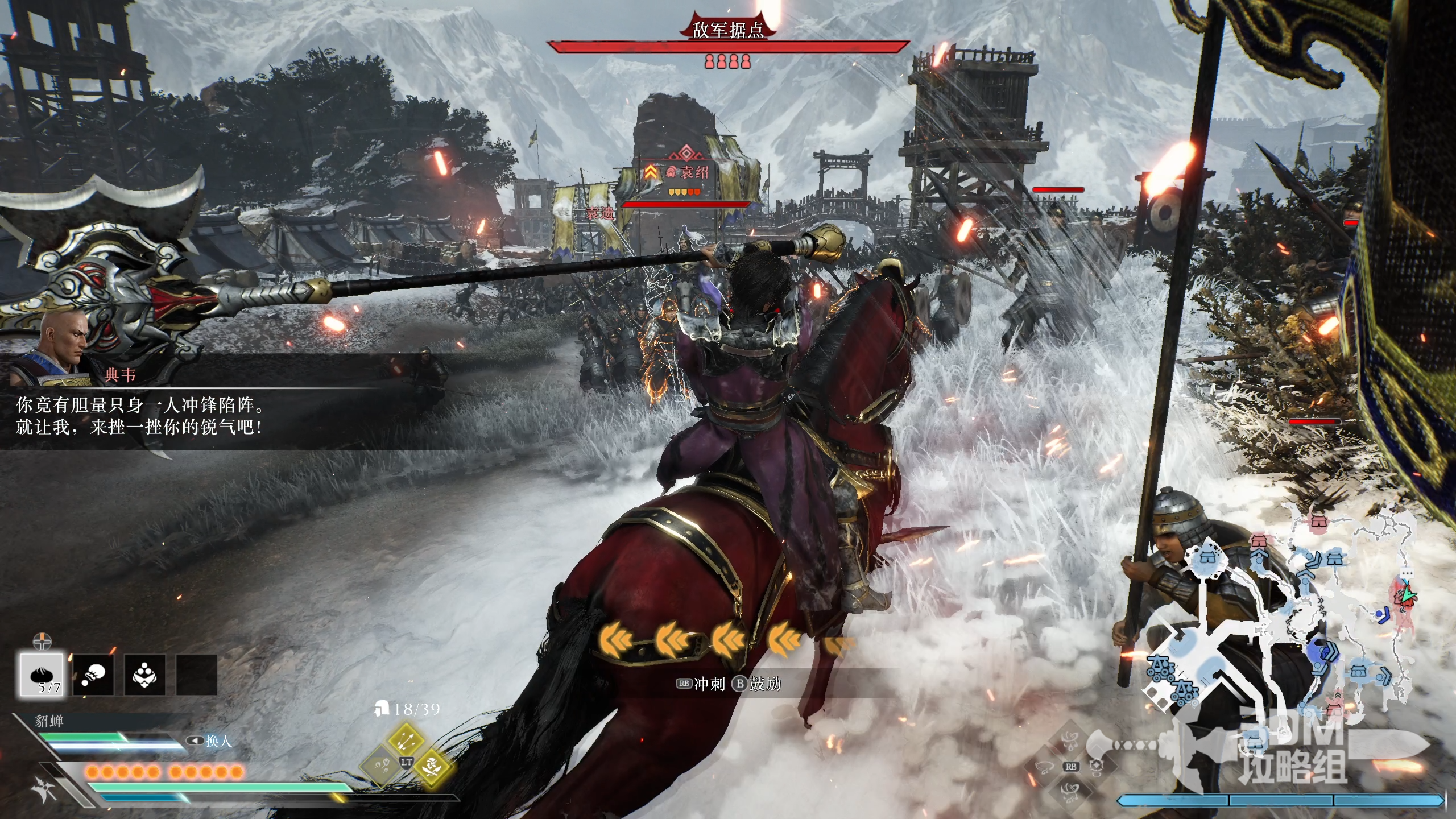1456x819 pixels.
Task: Click the Diaochan character name panel
Action: click(50, 721)
